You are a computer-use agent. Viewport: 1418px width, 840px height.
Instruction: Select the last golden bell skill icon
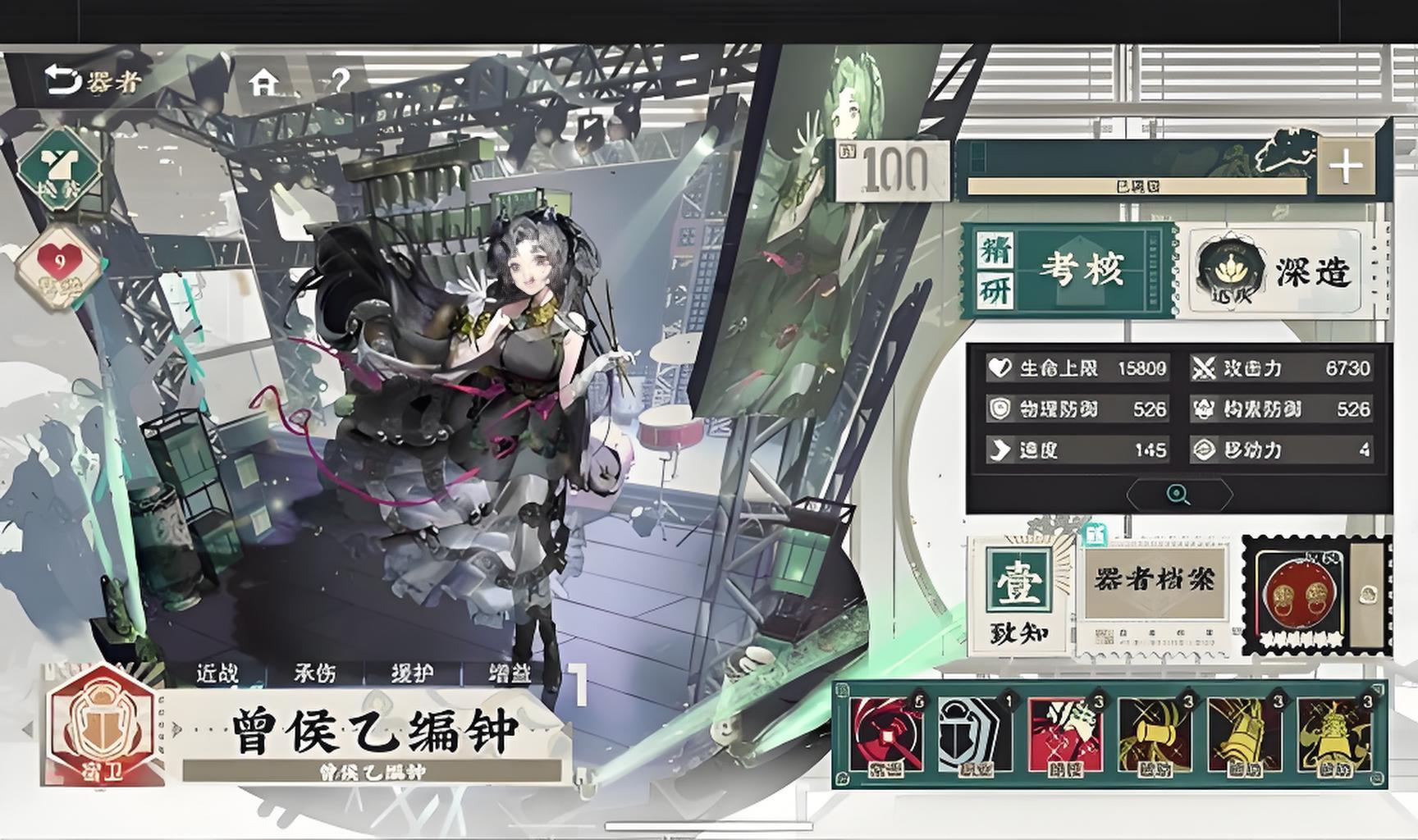(x=1333, y=735)
